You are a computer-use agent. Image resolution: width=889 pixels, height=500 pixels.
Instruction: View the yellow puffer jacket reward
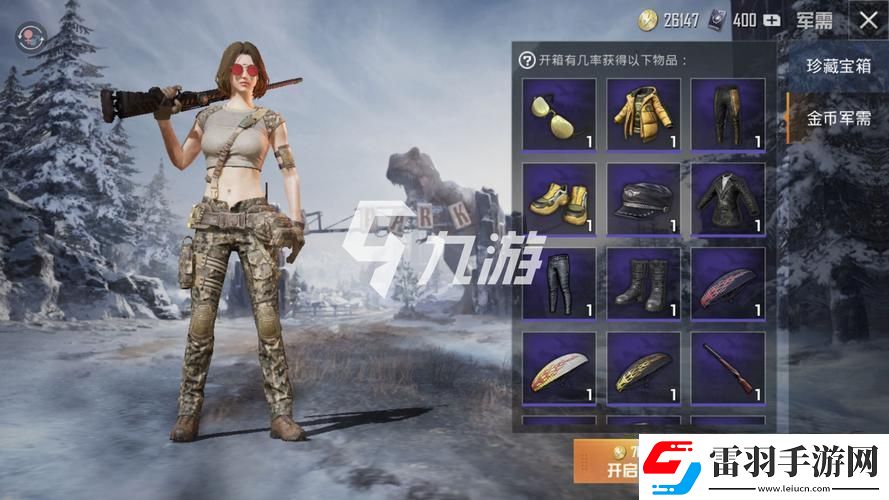[x=643, y=113]
